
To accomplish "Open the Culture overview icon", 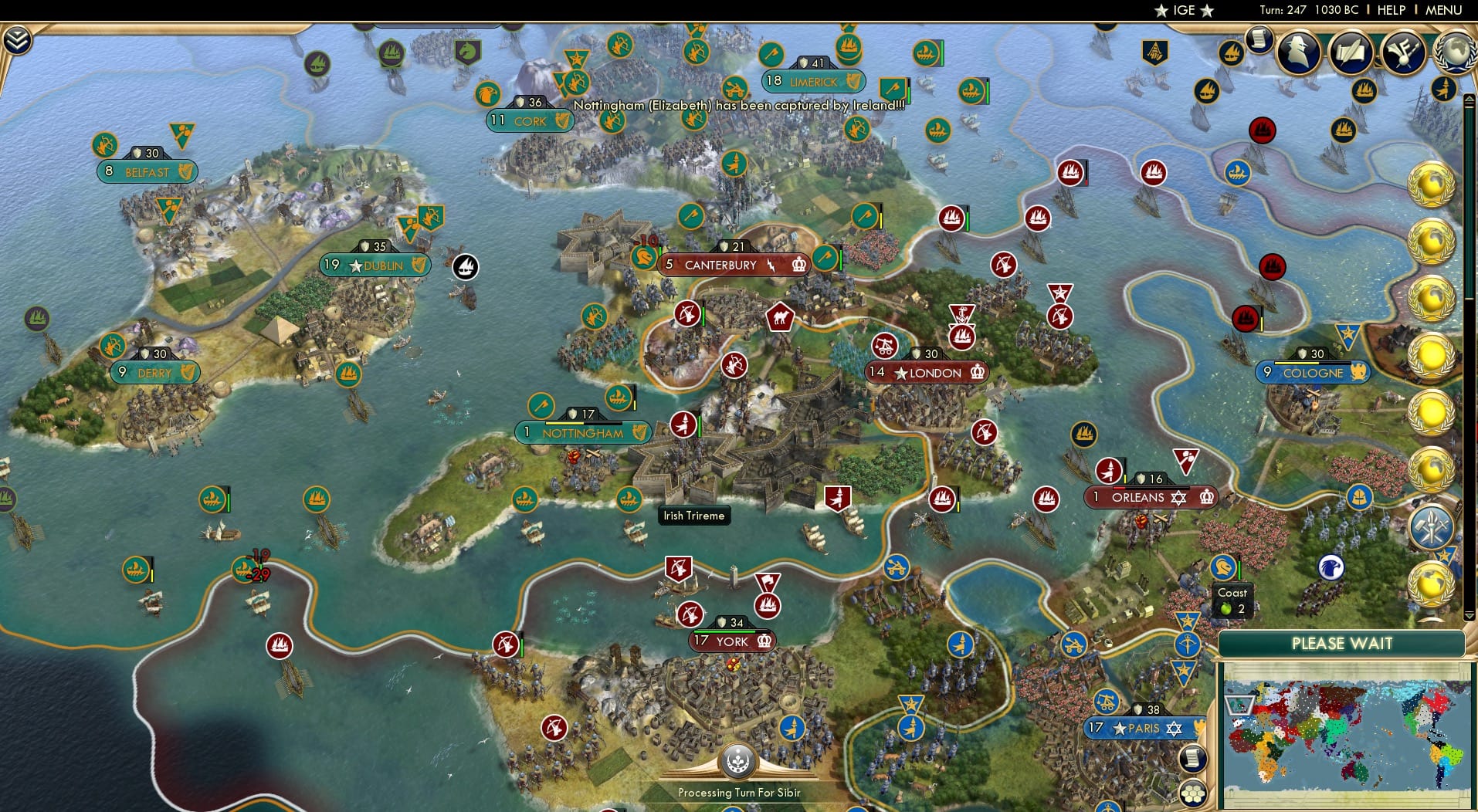I will coord(1402,52).
